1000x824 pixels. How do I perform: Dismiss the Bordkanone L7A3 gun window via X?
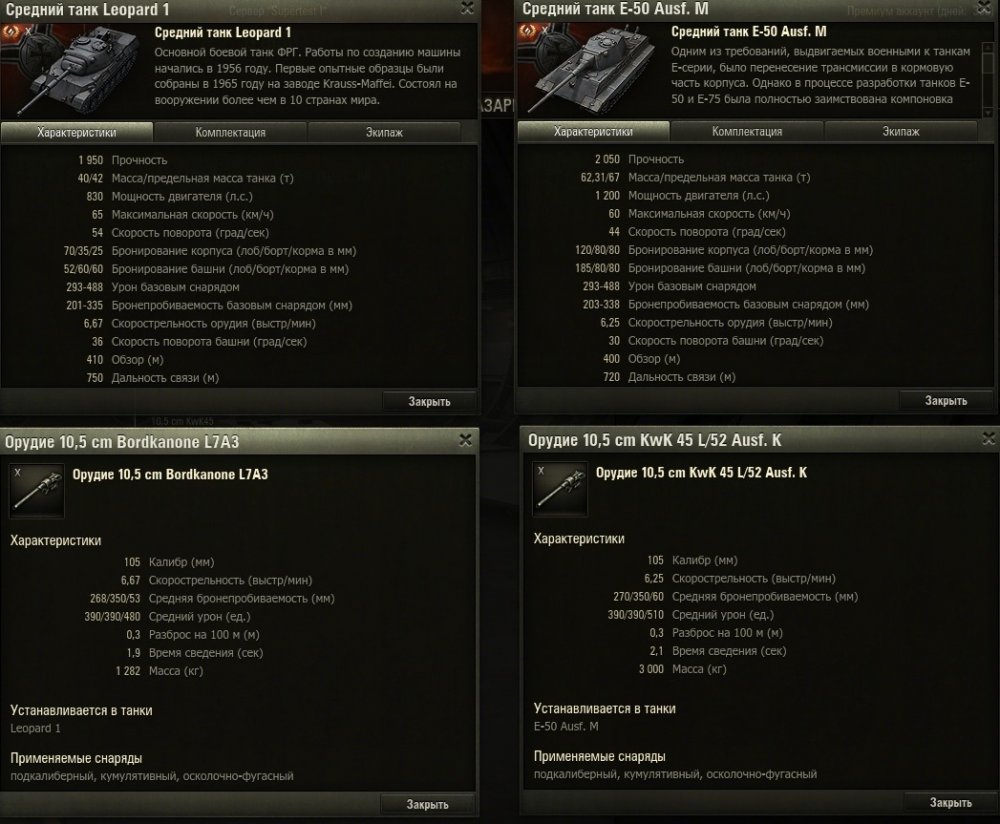pyautogui.click(x=466, y=439)
